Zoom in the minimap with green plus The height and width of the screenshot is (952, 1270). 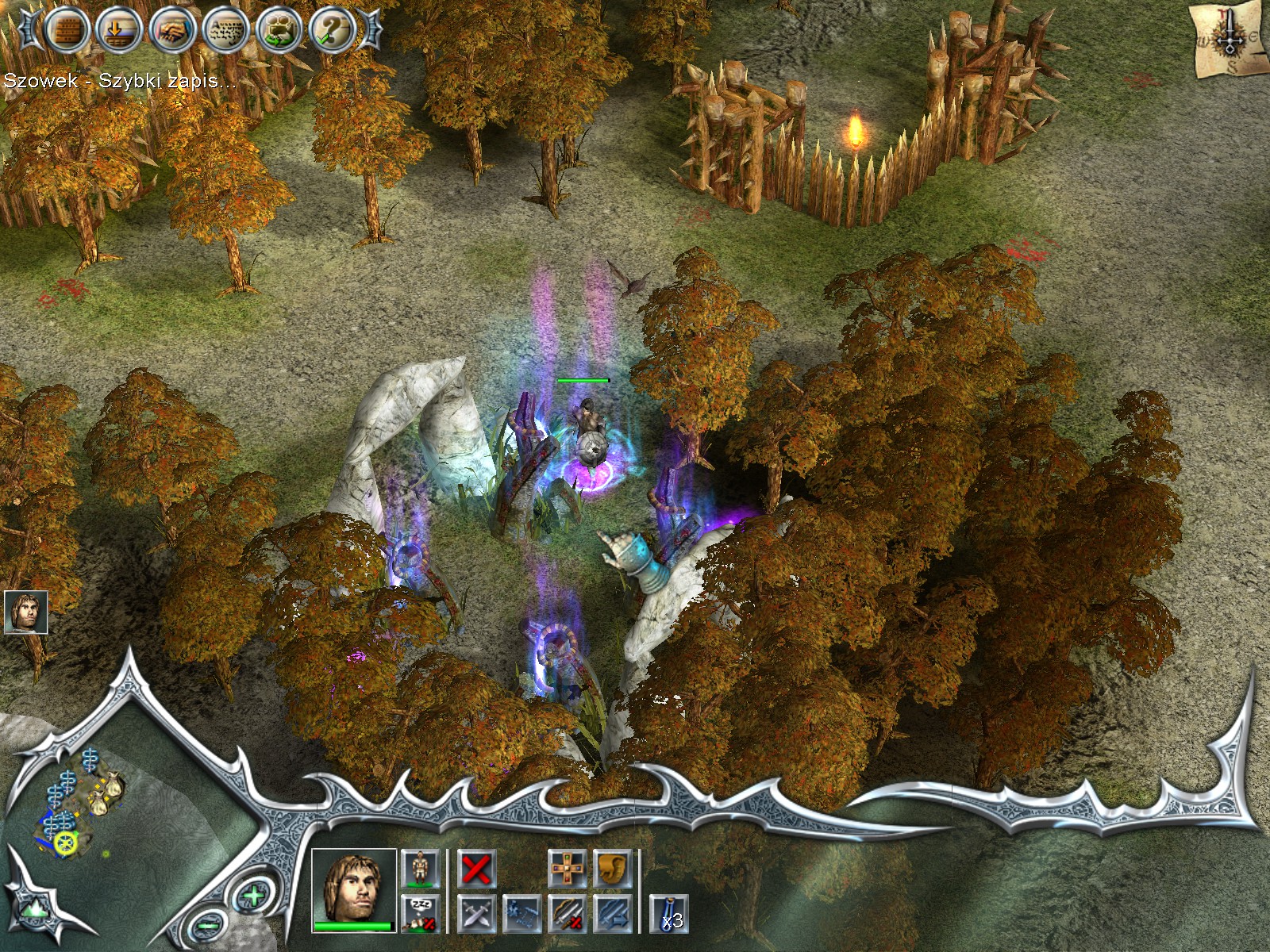(253, 897)
